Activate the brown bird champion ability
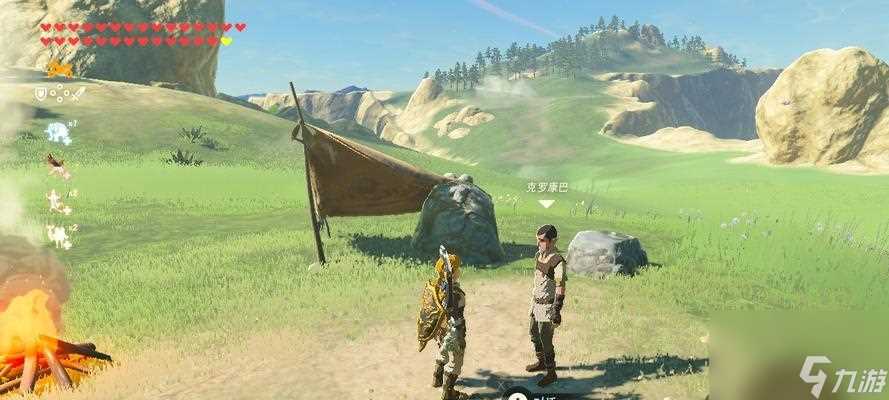 [x=58, y=165]
